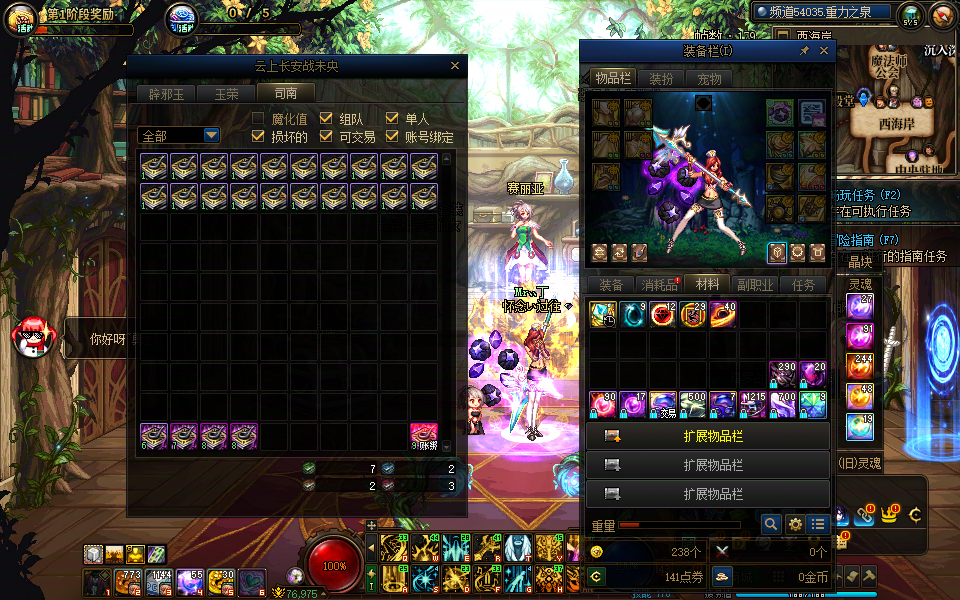Switch inventory to 消耗品 tab
Screen dimensions: 960x600
tap(659, 285)
